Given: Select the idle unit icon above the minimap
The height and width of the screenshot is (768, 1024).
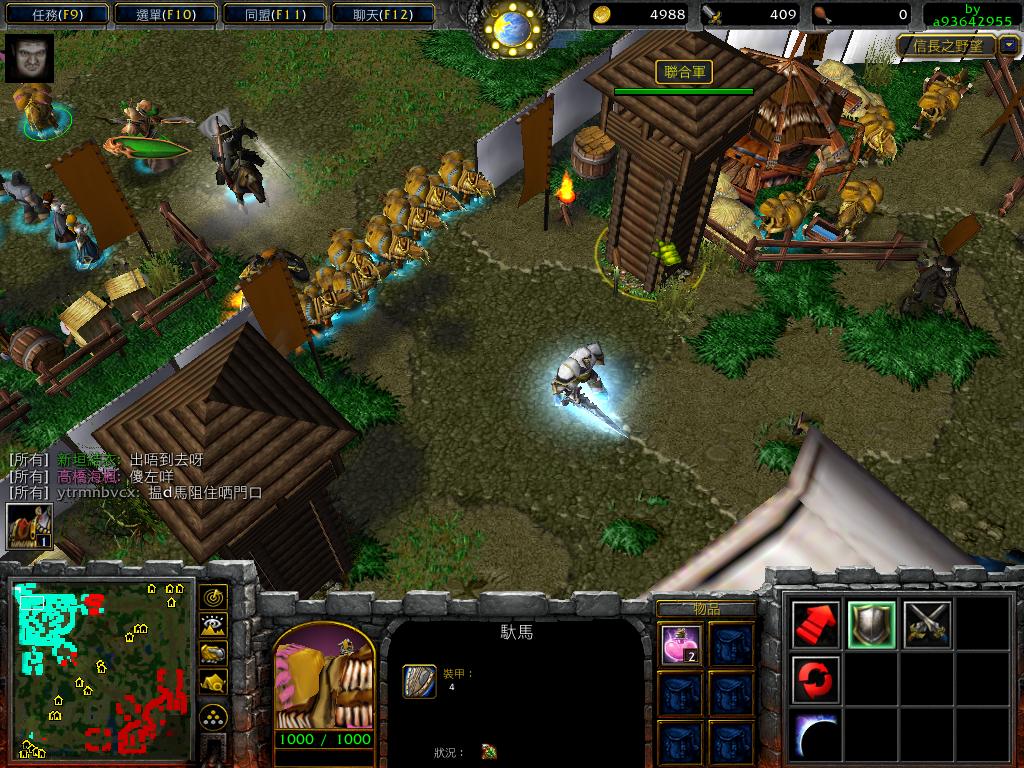Looking at the screenshot, I should point(30,526).
